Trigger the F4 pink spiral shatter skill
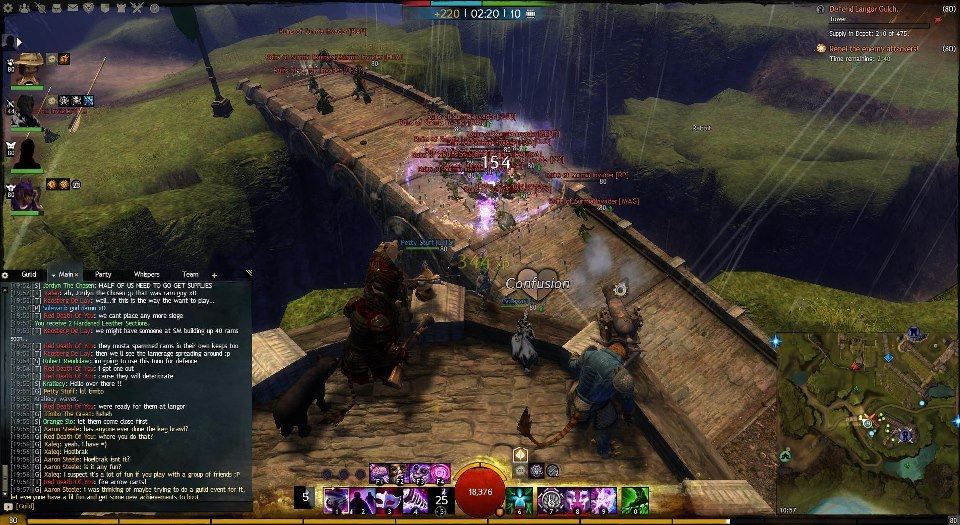The image size is (960, 525). click(440, 473)
